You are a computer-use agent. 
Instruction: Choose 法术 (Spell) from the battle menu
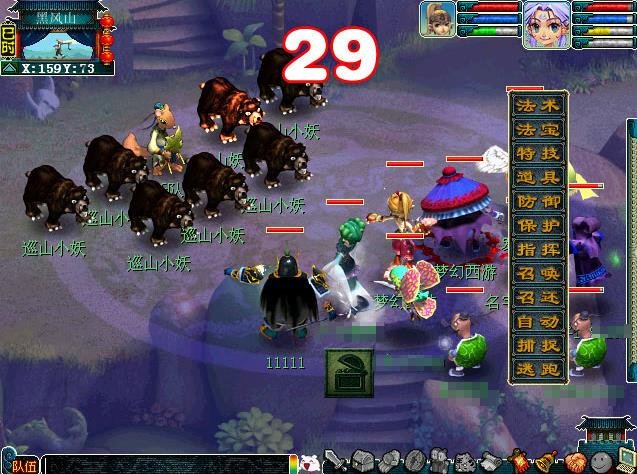(x=539, y=106)
